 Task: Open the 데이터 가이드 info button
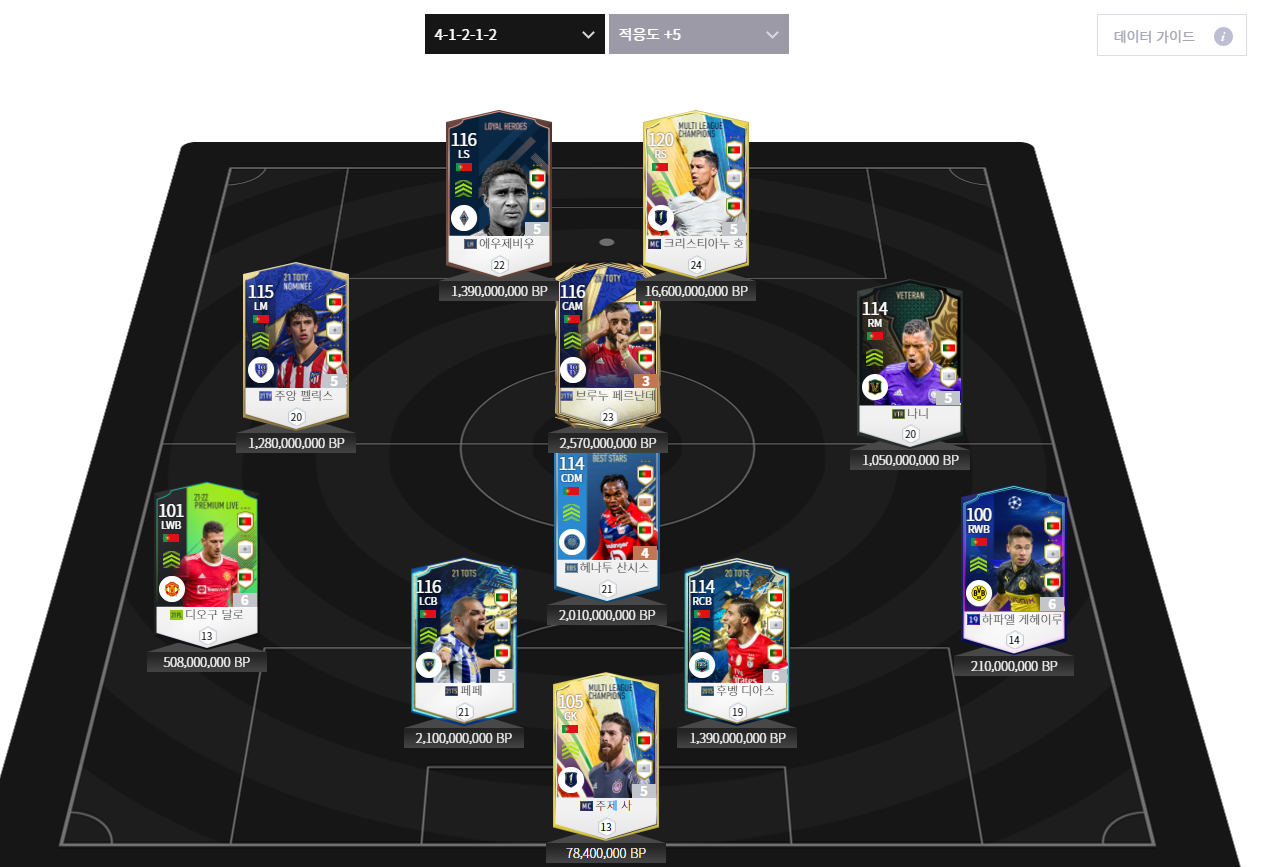tap(1171, 36)
